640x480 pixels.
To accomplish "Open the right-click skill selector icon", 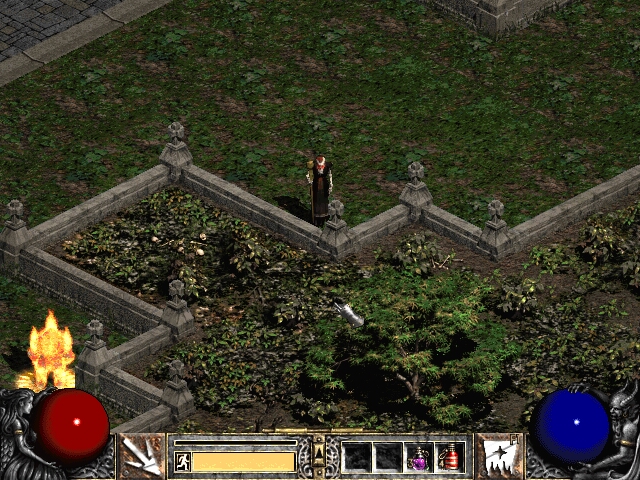I will point(497,456).
